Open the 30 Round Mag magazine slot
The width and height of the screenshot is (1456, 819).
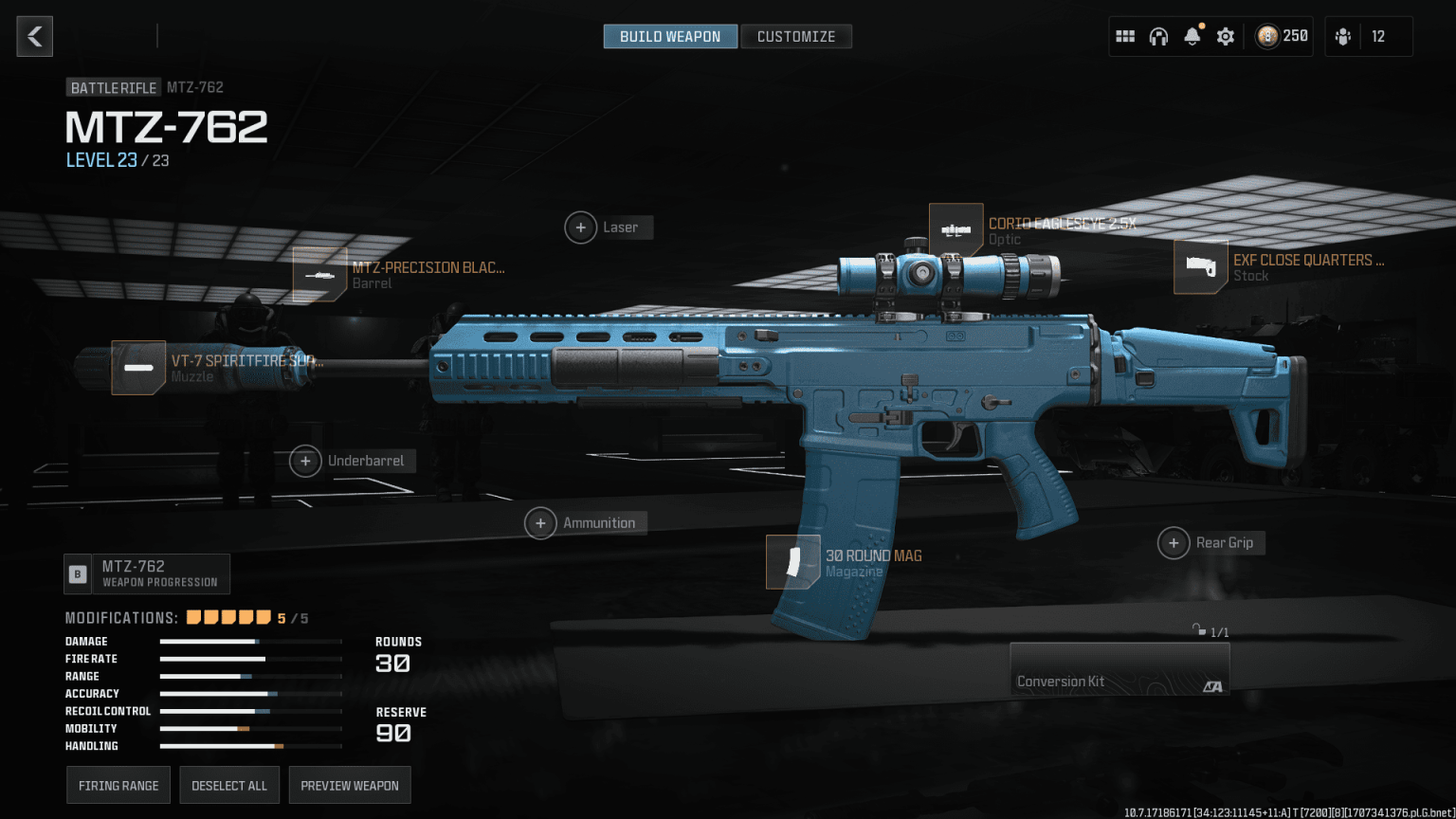pyautogui.click(x=793, y=561)
